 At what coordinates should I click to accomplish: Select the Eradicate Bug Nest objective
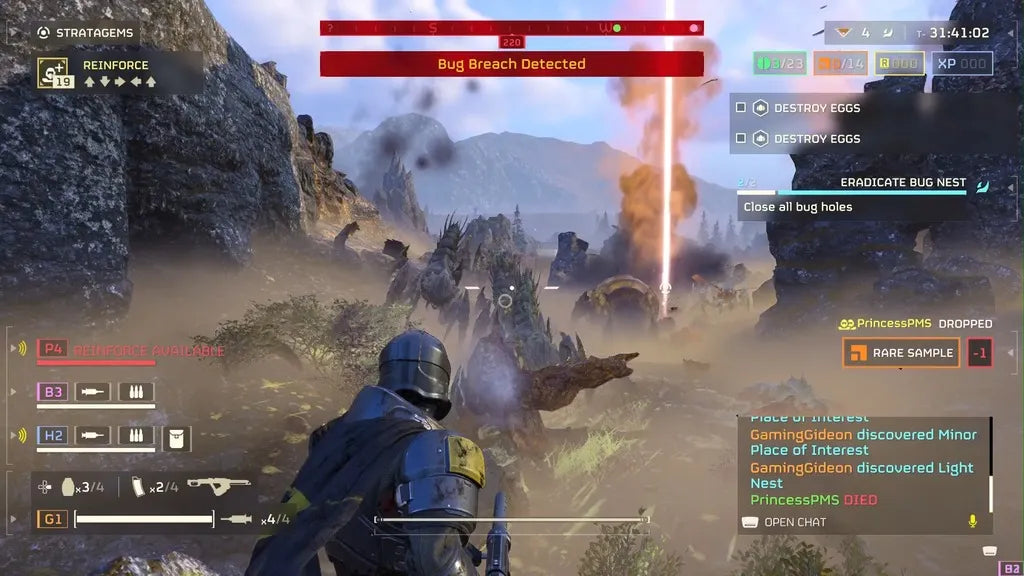pyautogui.click(x=902, y=183)
